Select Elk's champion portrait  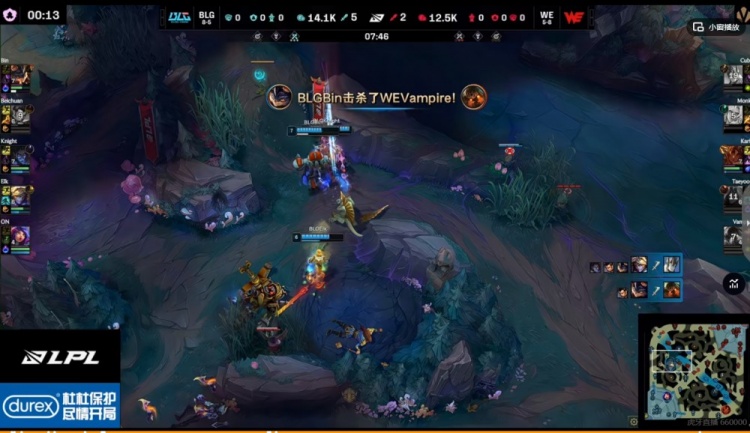20,193
